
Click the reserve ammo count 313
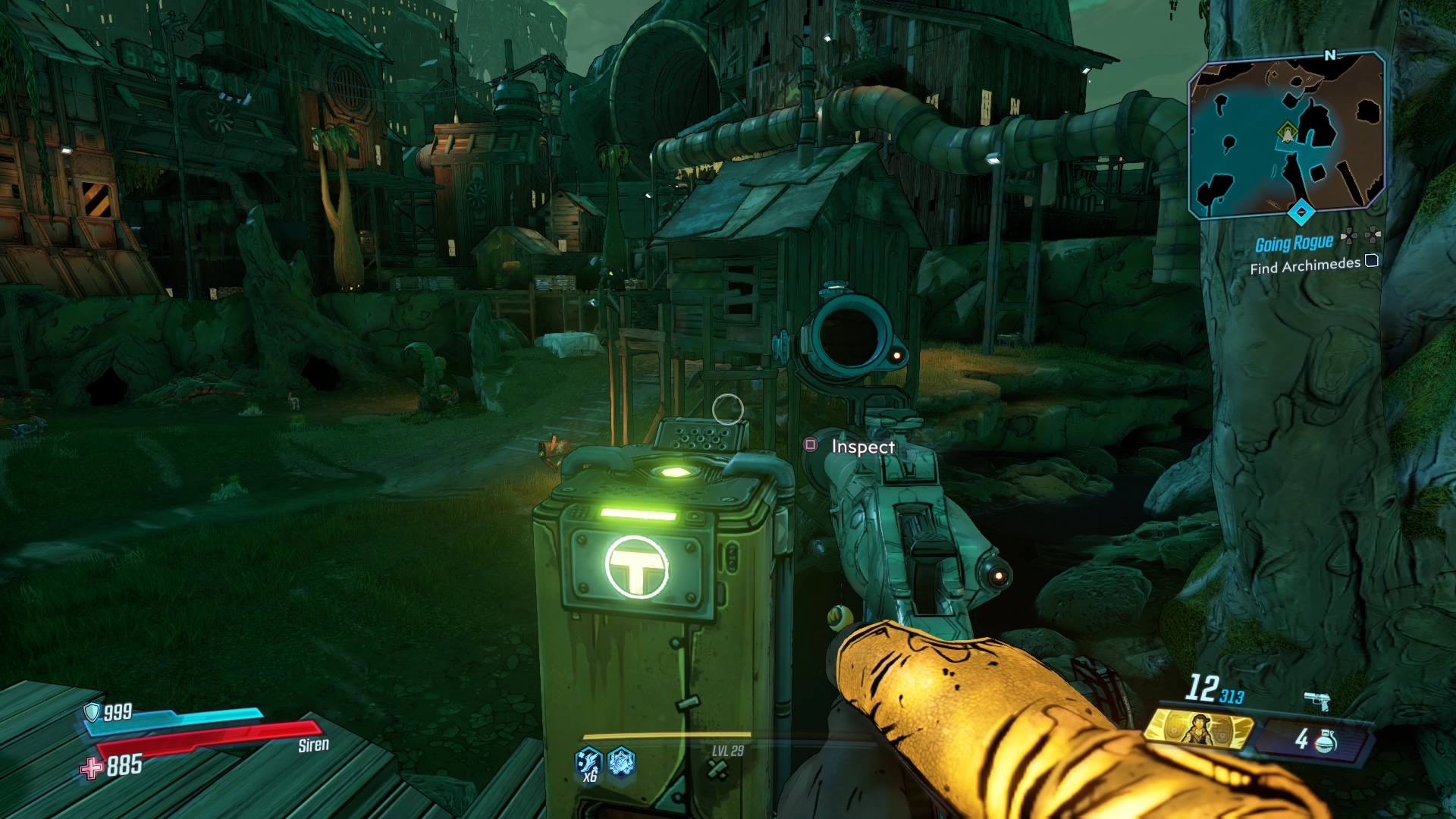1232,697
